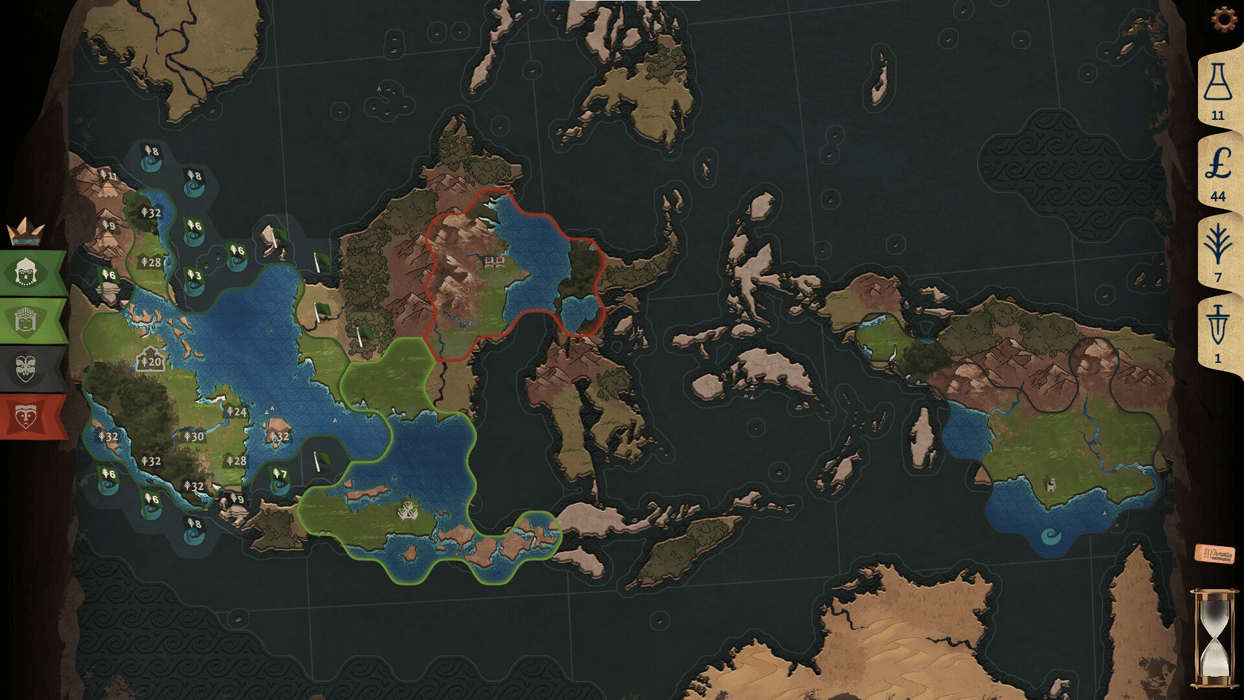Select the grey masked faction banner
Screen dimensions: 1244x700
point(28,369)
